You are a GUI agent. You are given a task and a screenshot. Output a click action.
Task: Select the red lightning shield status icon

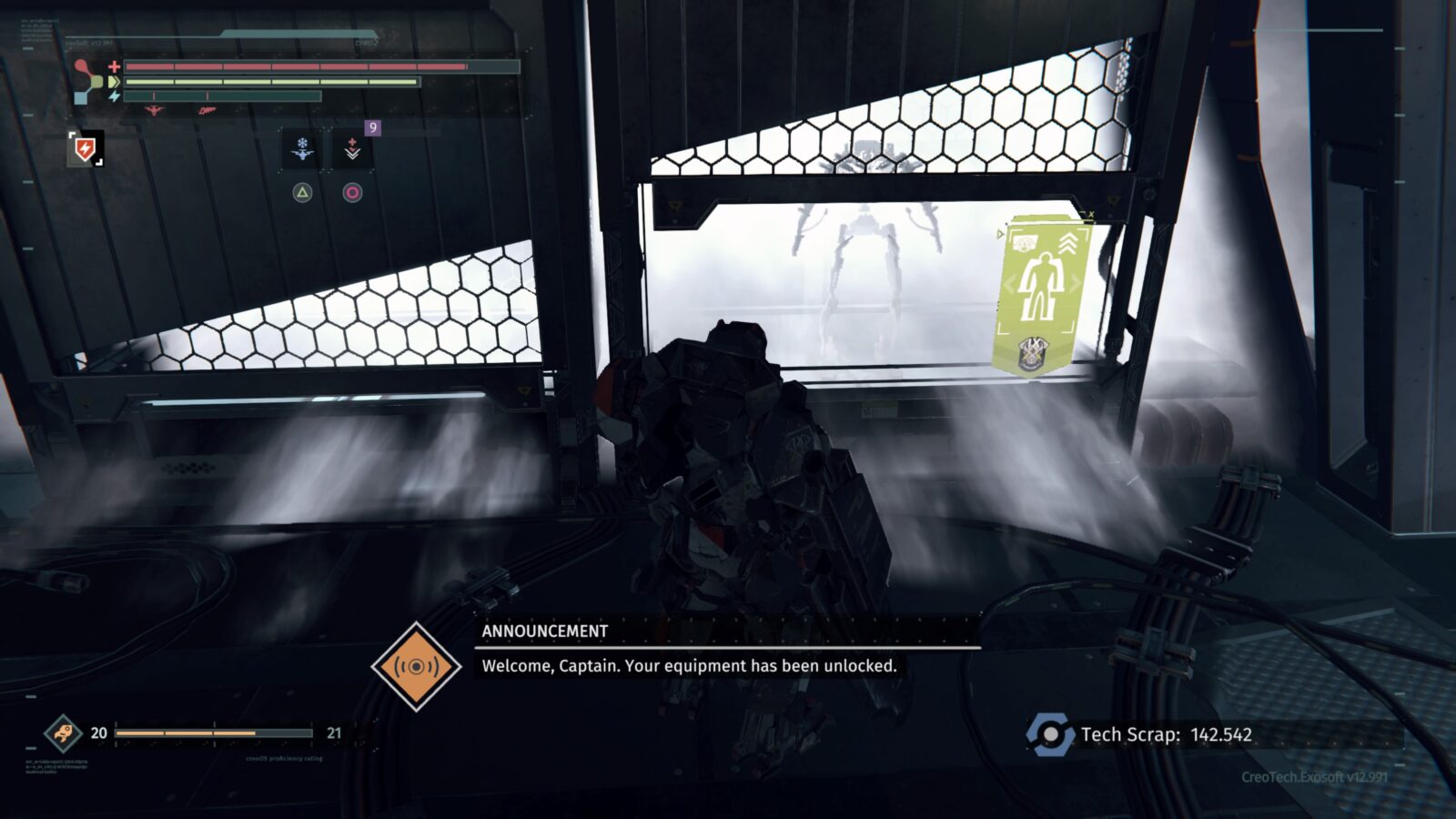click(x=86, y=148)
